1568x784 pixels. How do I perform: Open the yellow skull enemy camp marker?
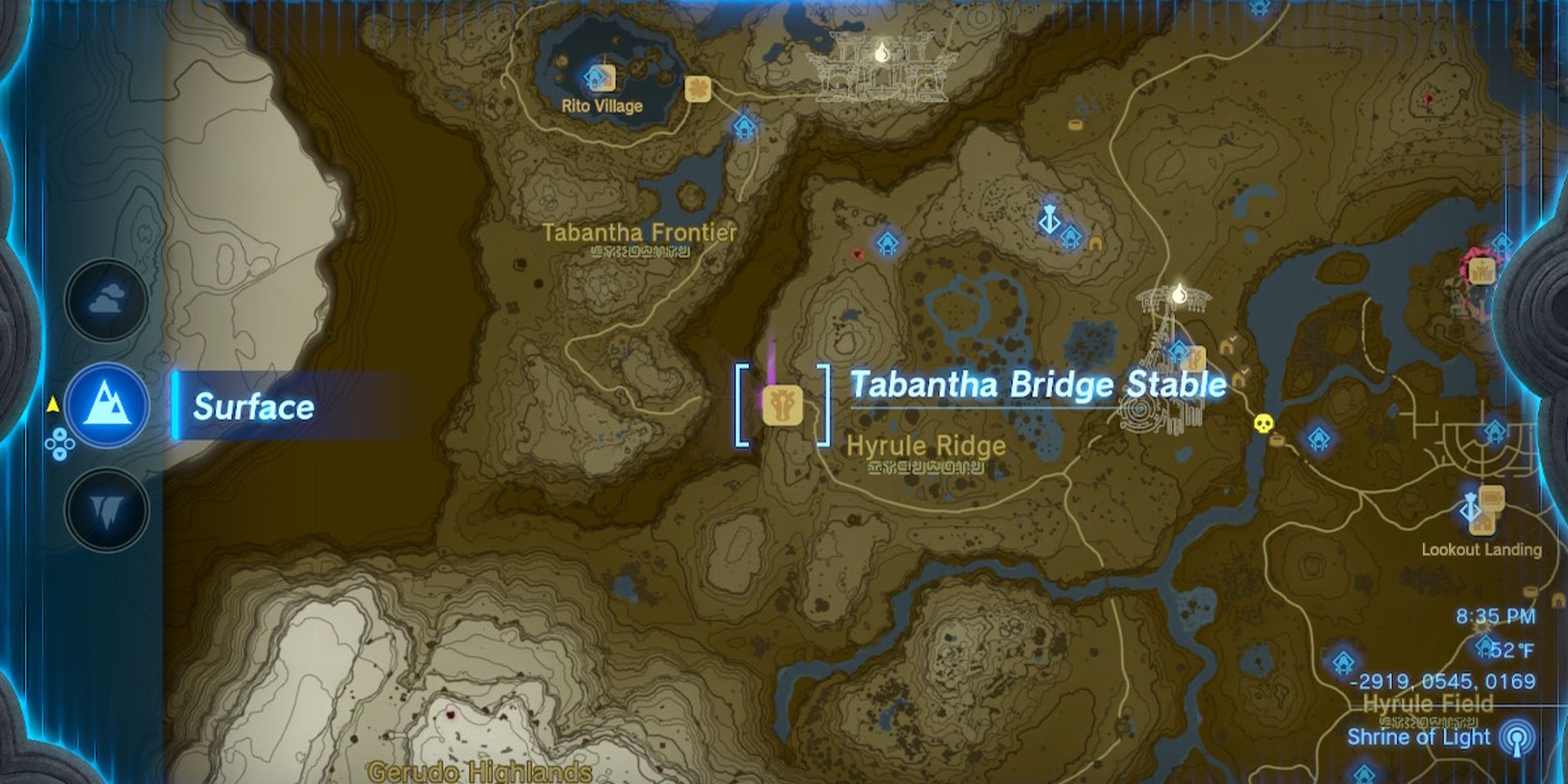click(1263, 423)
